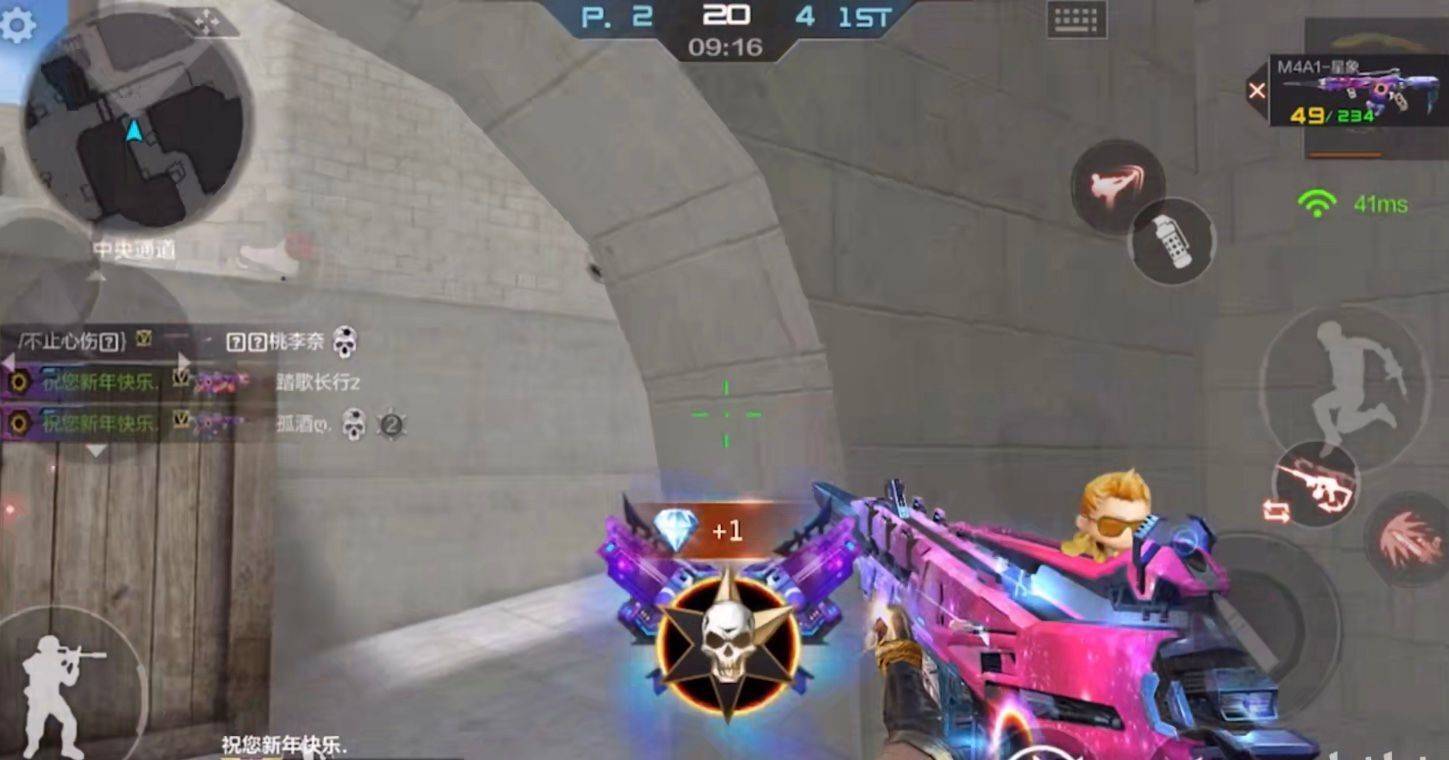Activate the melee kick attack
This screenshot has width=1449, height=760.
click(1117, 186)
